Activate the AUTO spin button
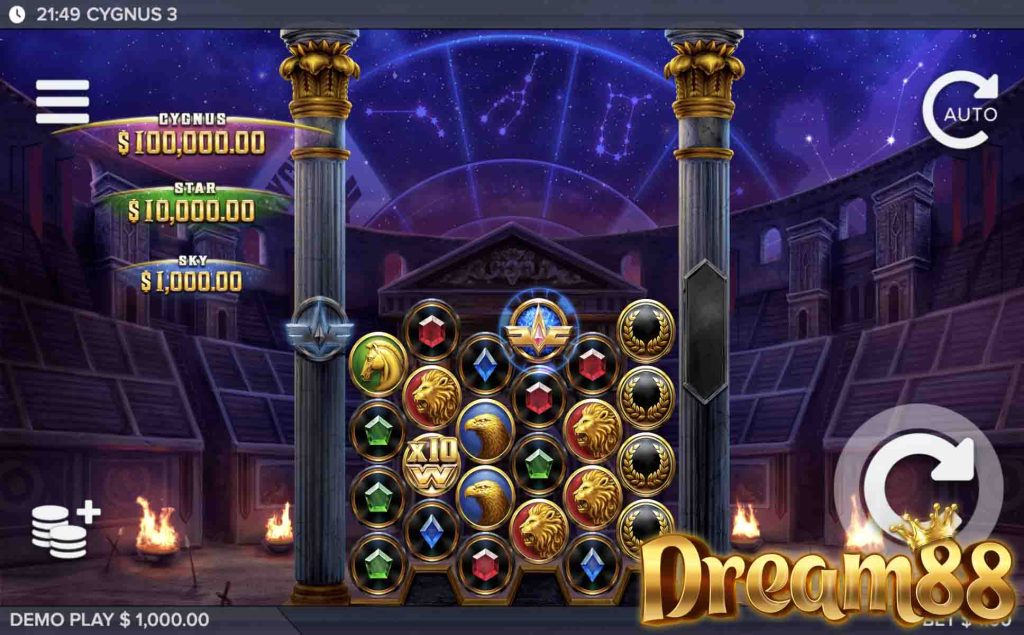 coord(960,111)
